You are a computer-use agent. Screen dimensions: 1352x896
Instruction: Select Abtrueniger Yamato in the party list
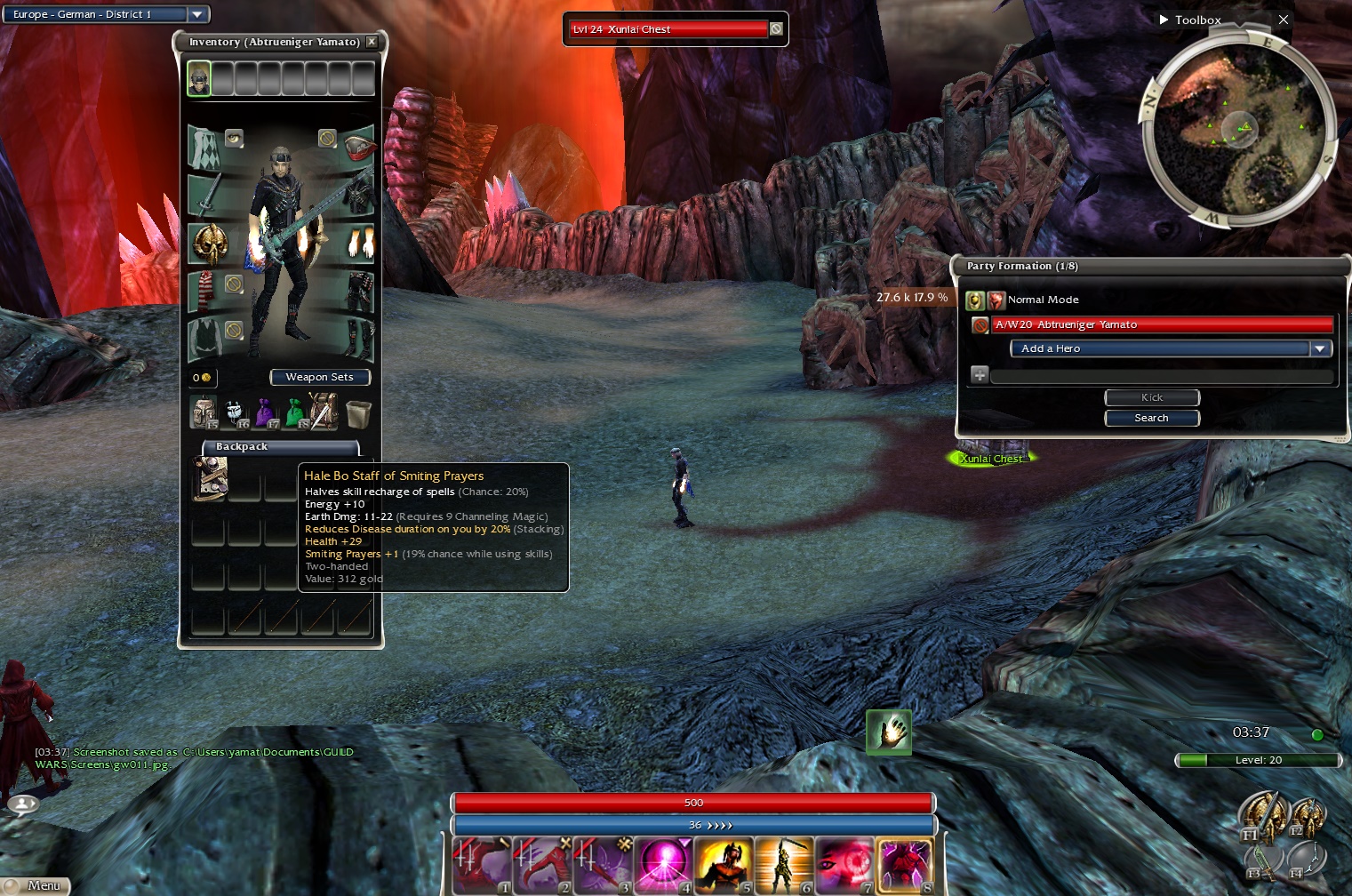tap(1162, 325)
